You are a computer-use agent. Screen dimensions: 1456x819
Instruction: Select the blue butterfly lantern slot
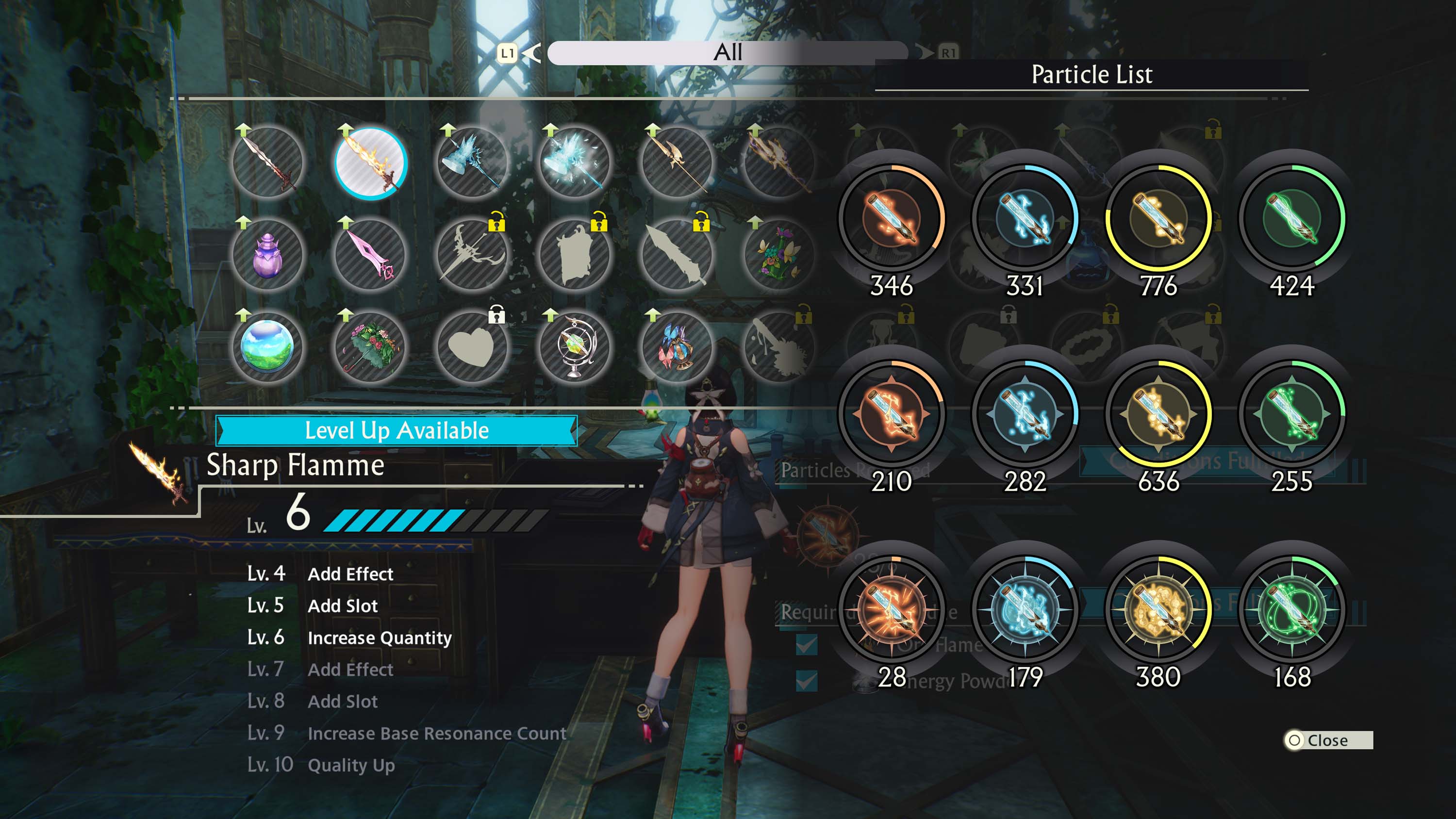677,346
